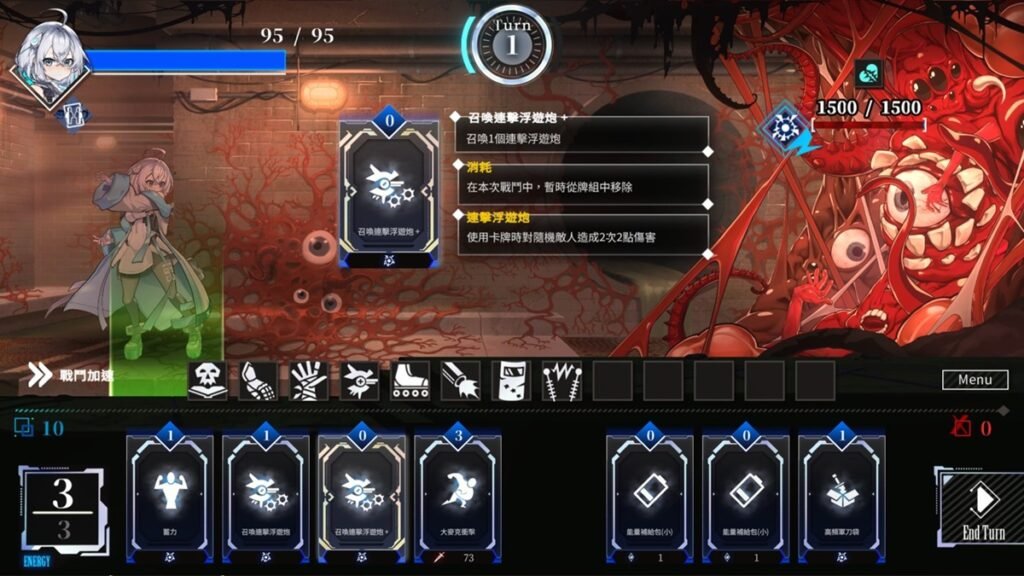Open the Menu button
This screenshot has width=1024, height=576.
974,380
